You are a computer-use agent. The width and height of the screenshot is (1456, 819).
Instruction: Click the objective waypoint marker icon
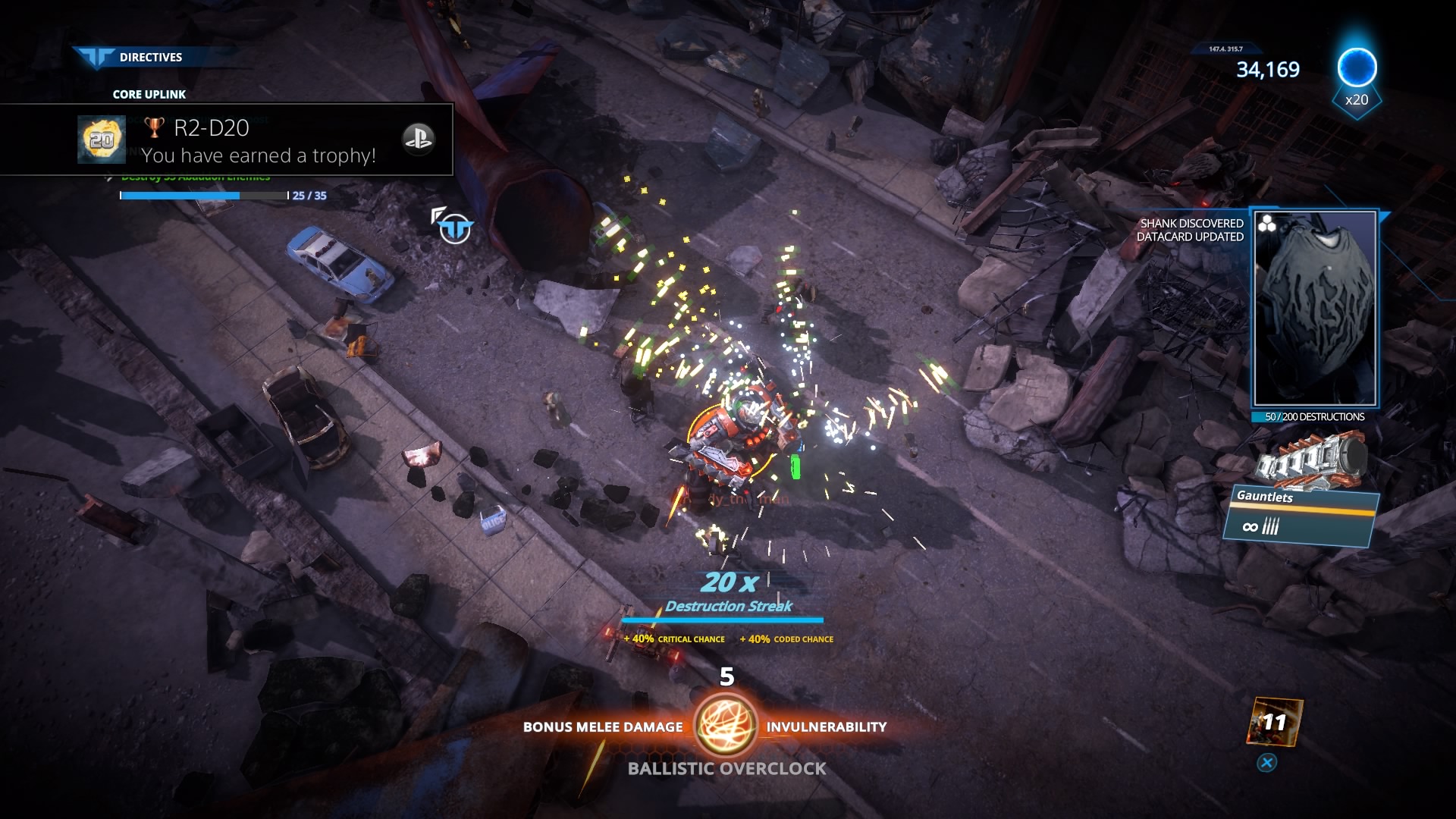coord(455,227)
